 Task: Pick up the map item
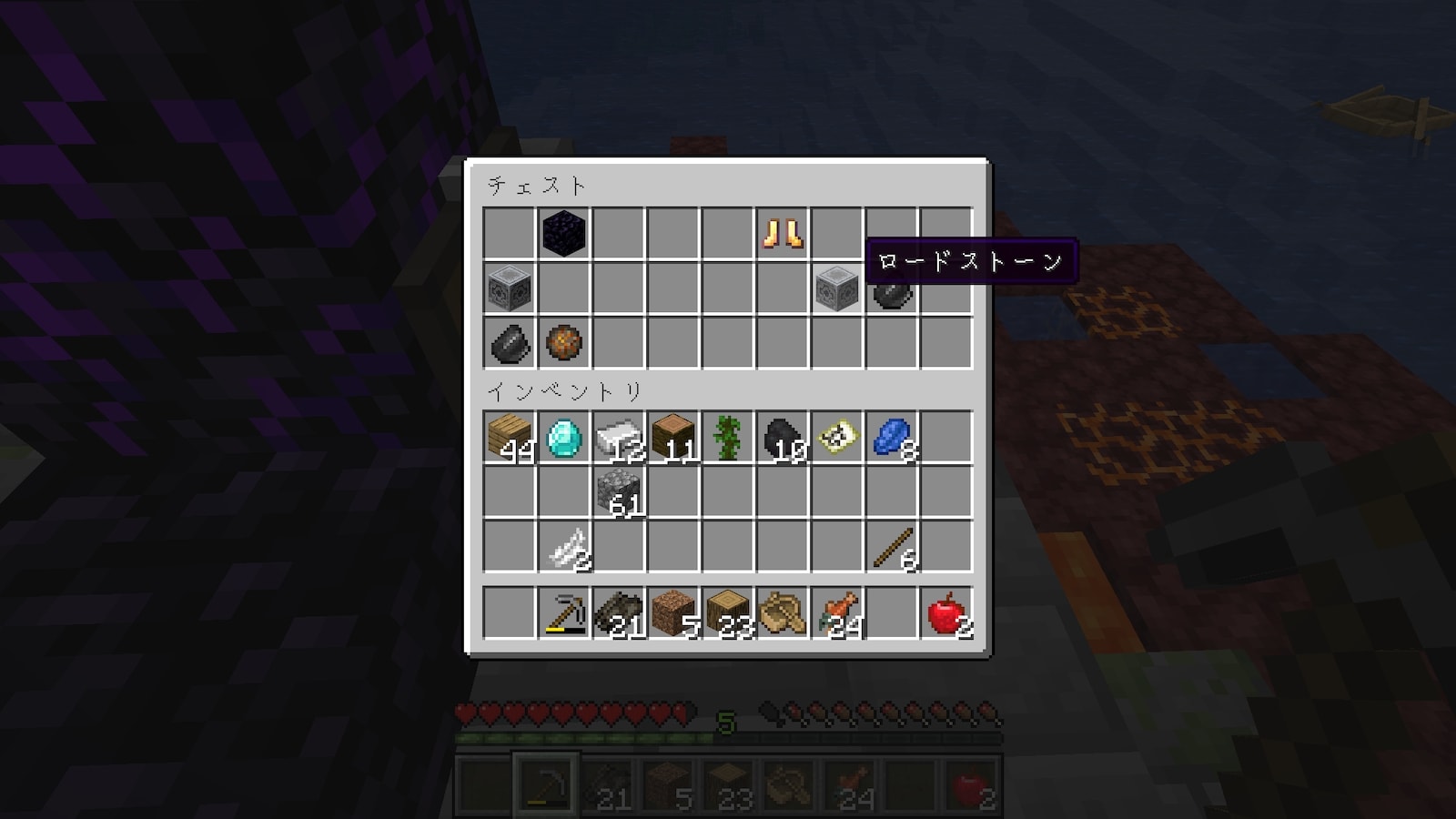pos(836,438)
